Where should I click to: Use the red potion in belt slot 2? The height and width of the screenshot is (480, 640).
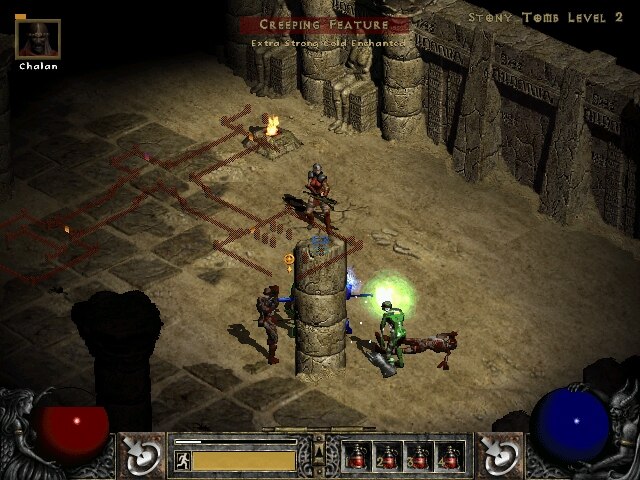[x=388, y=456]
